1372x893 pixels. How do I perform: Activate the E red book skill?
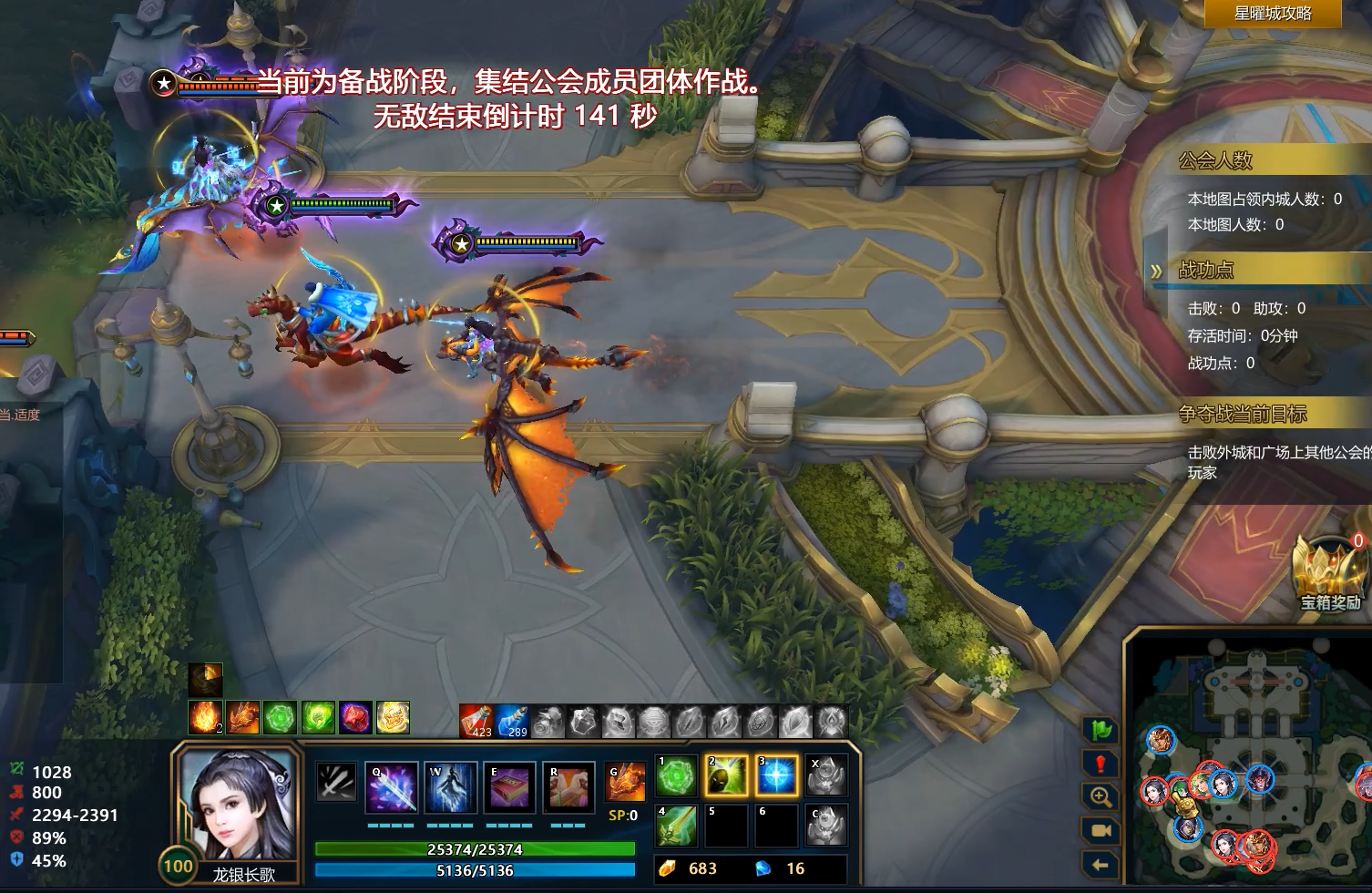[x=509, y=787]
